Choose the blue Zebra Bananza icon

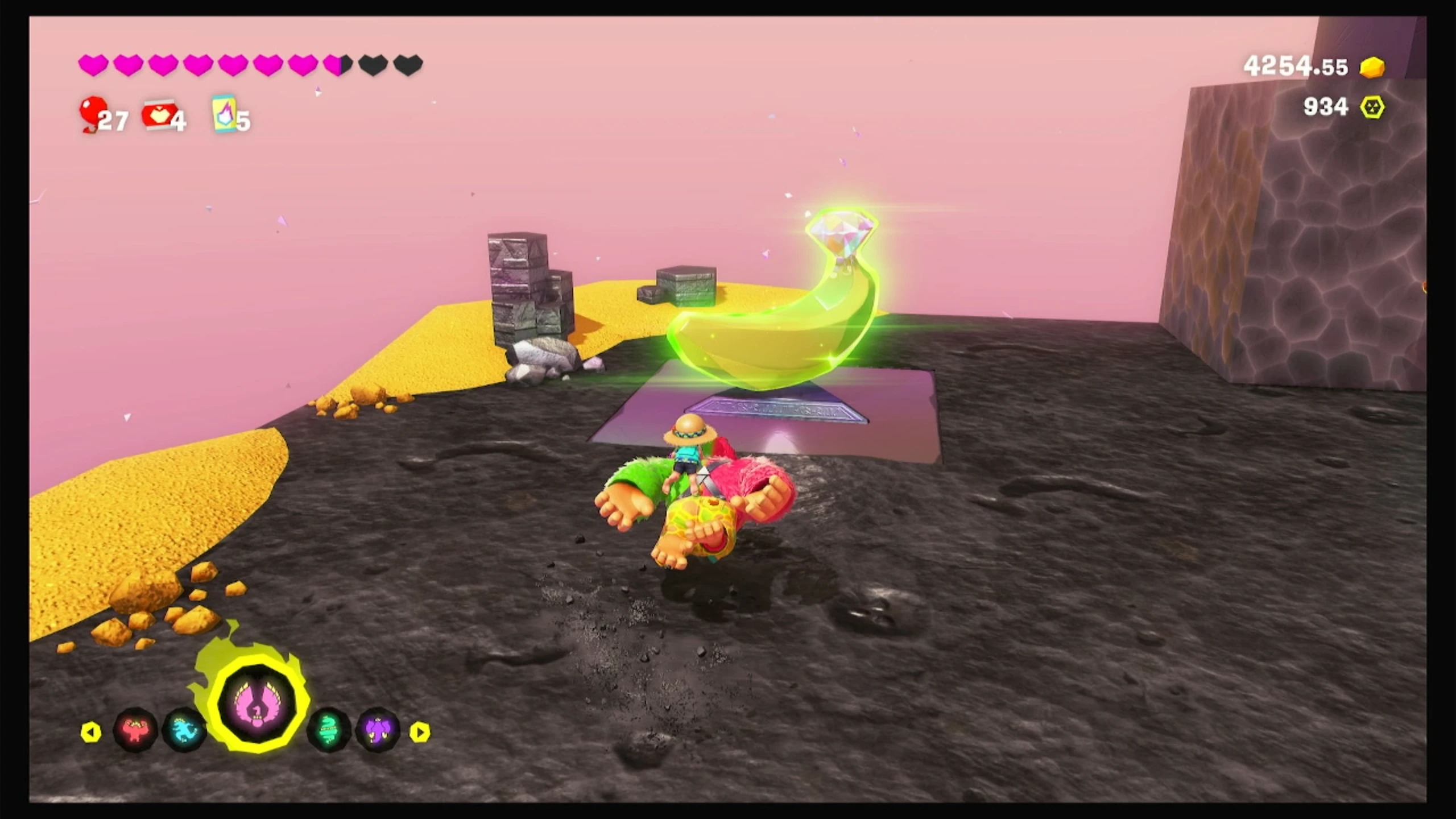185,730
